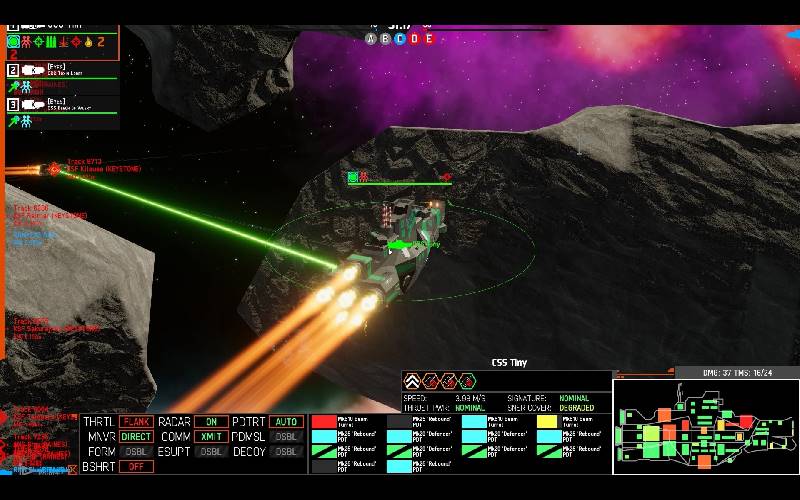Screen dimensions: 800x500
Task: Toggle battleshort OFF button
Action: click(x=136, y=466)
